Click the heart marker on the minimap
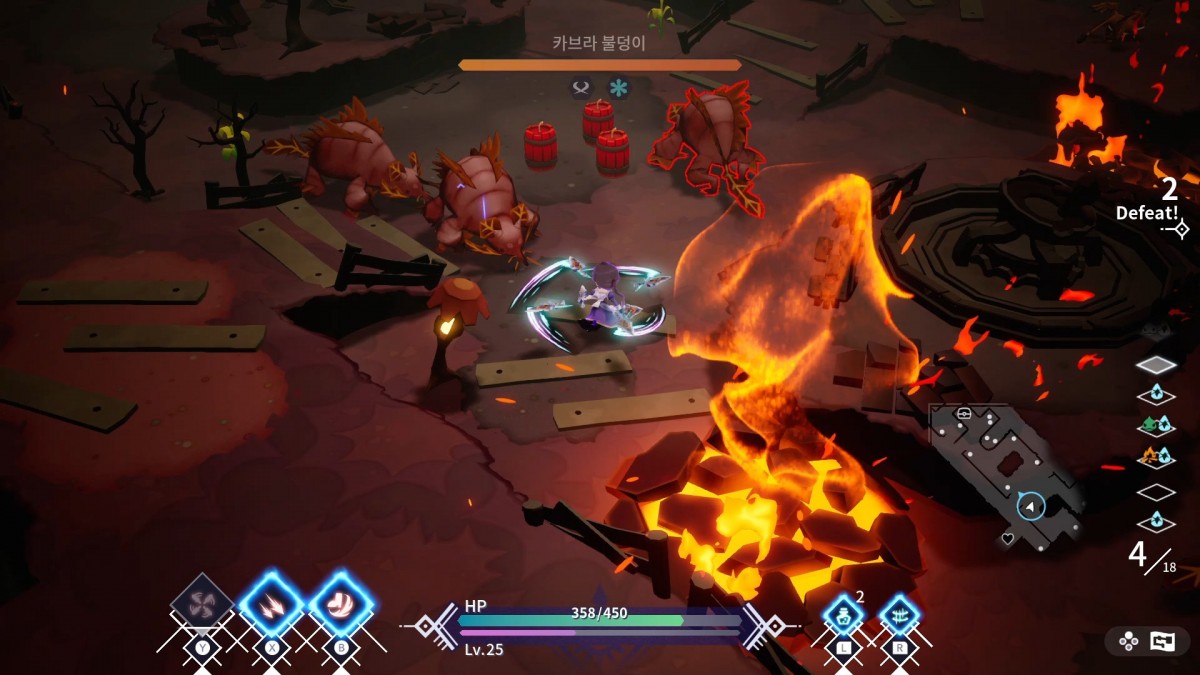Screen dimensions: 1200x675 point(1008,538)
